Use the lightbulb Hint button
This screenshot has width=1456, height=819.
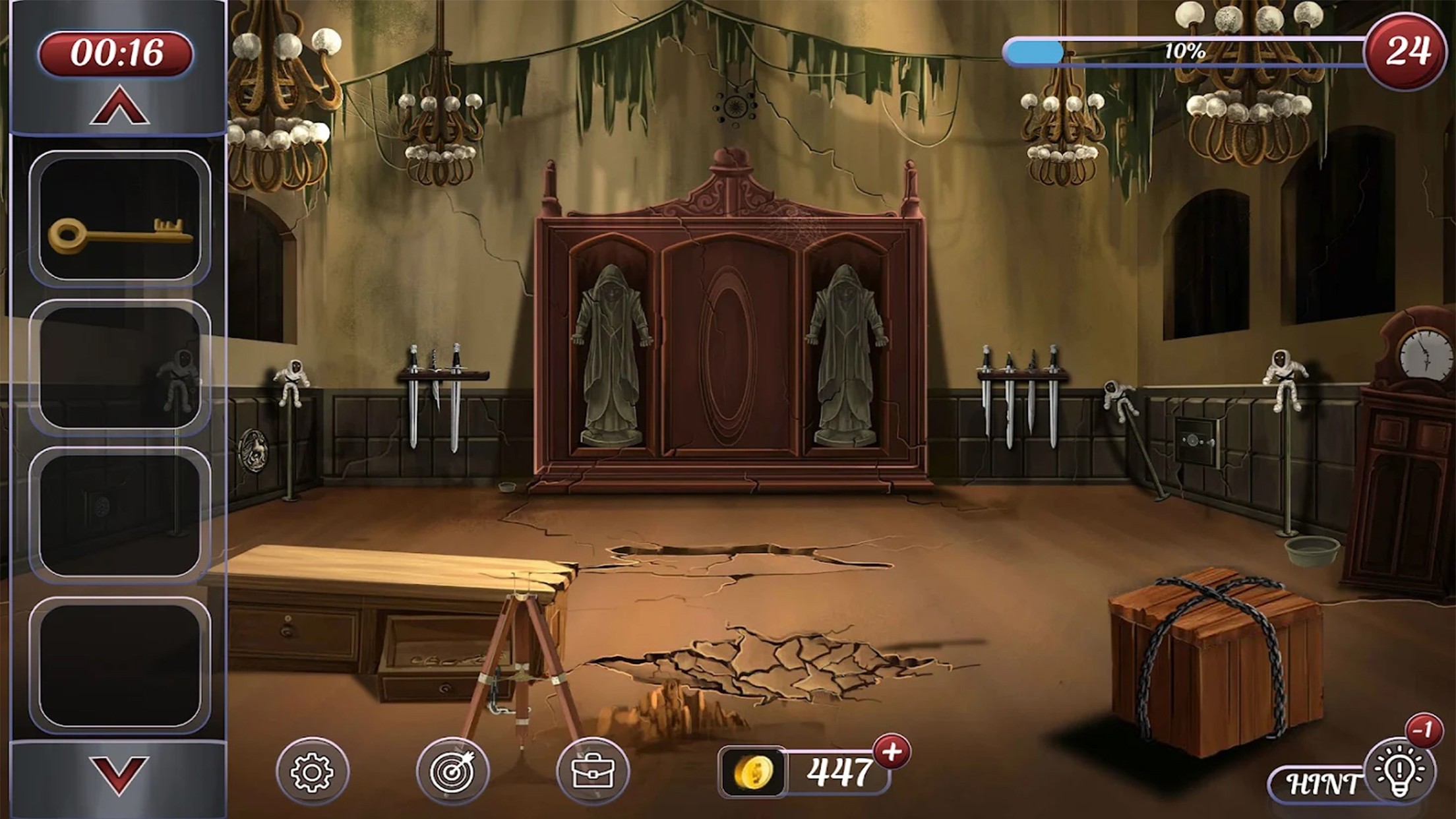[1397, 772]
